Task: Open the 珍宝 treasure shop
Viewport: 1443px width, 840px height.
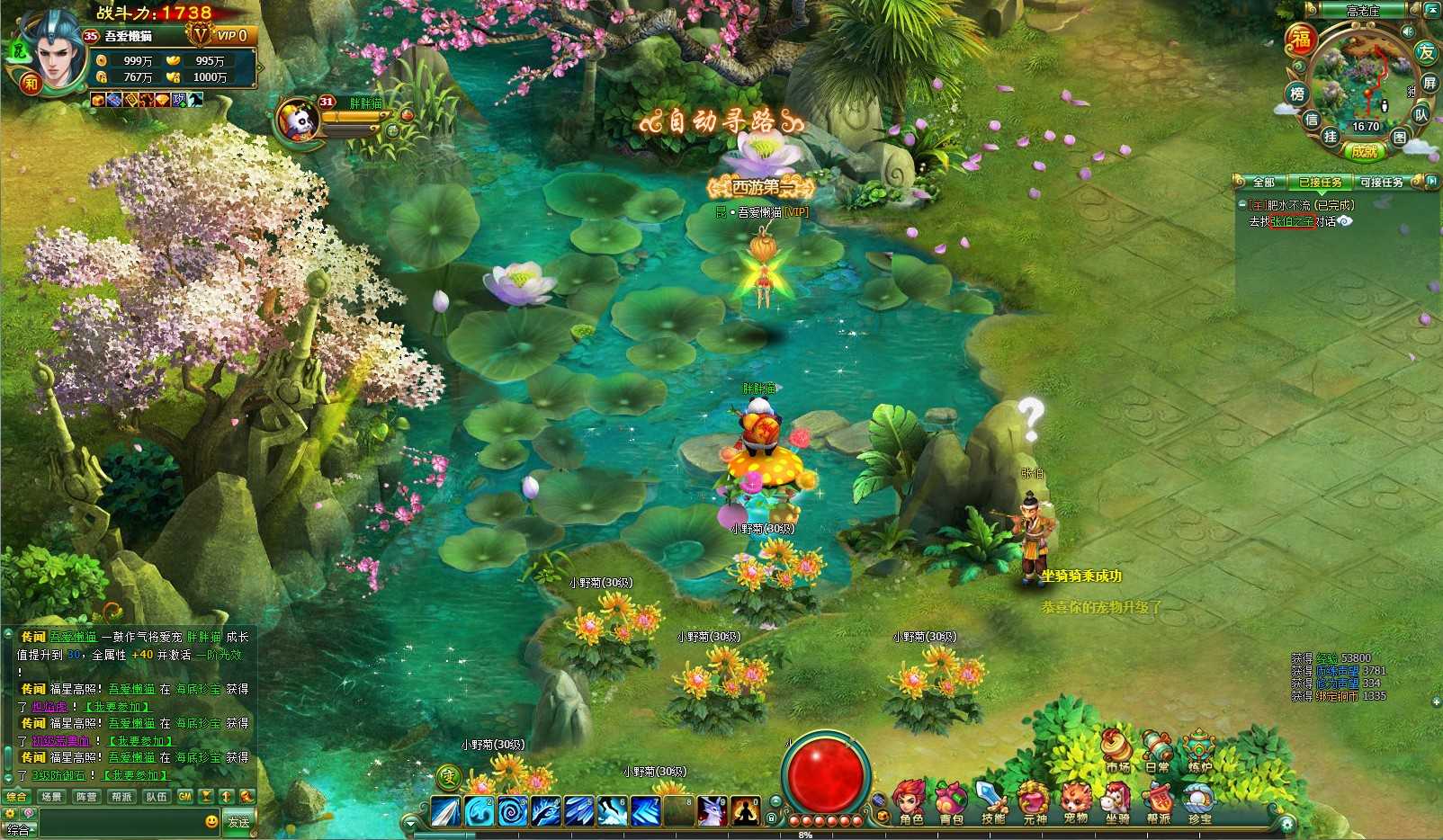Action: (x=1199, y=802)
